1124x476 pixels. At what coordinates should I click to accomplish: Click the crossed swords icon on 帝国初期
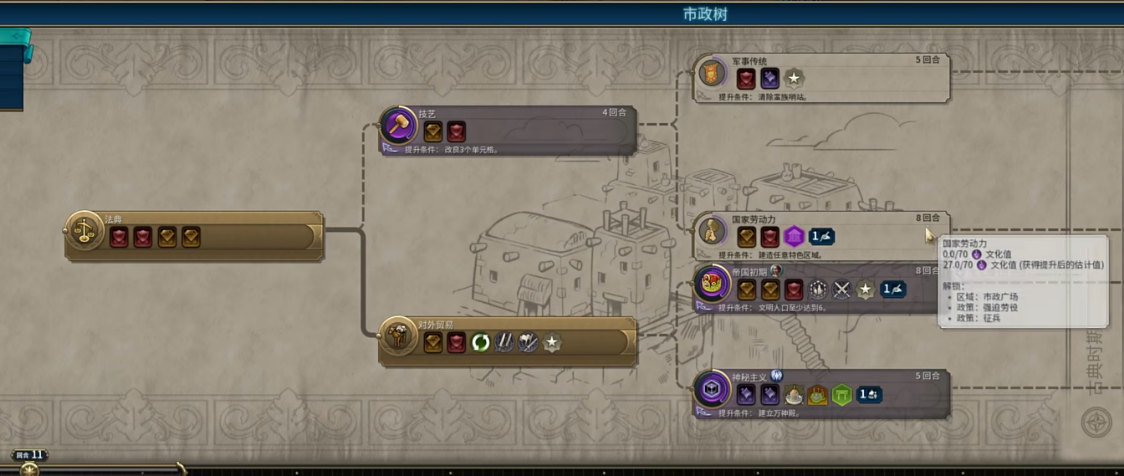842,290
